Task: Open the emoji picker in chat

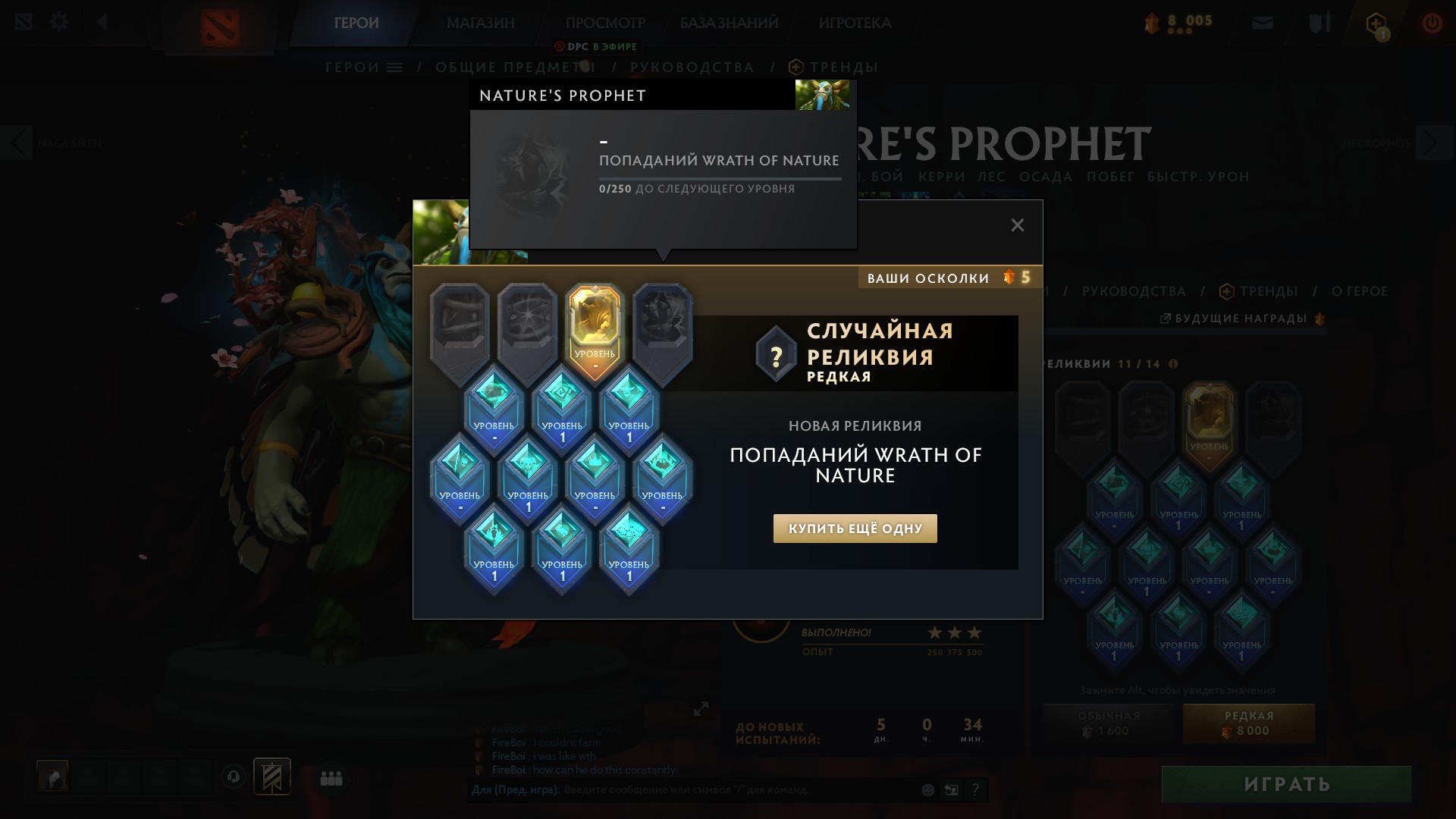Action: pos(927,789)
